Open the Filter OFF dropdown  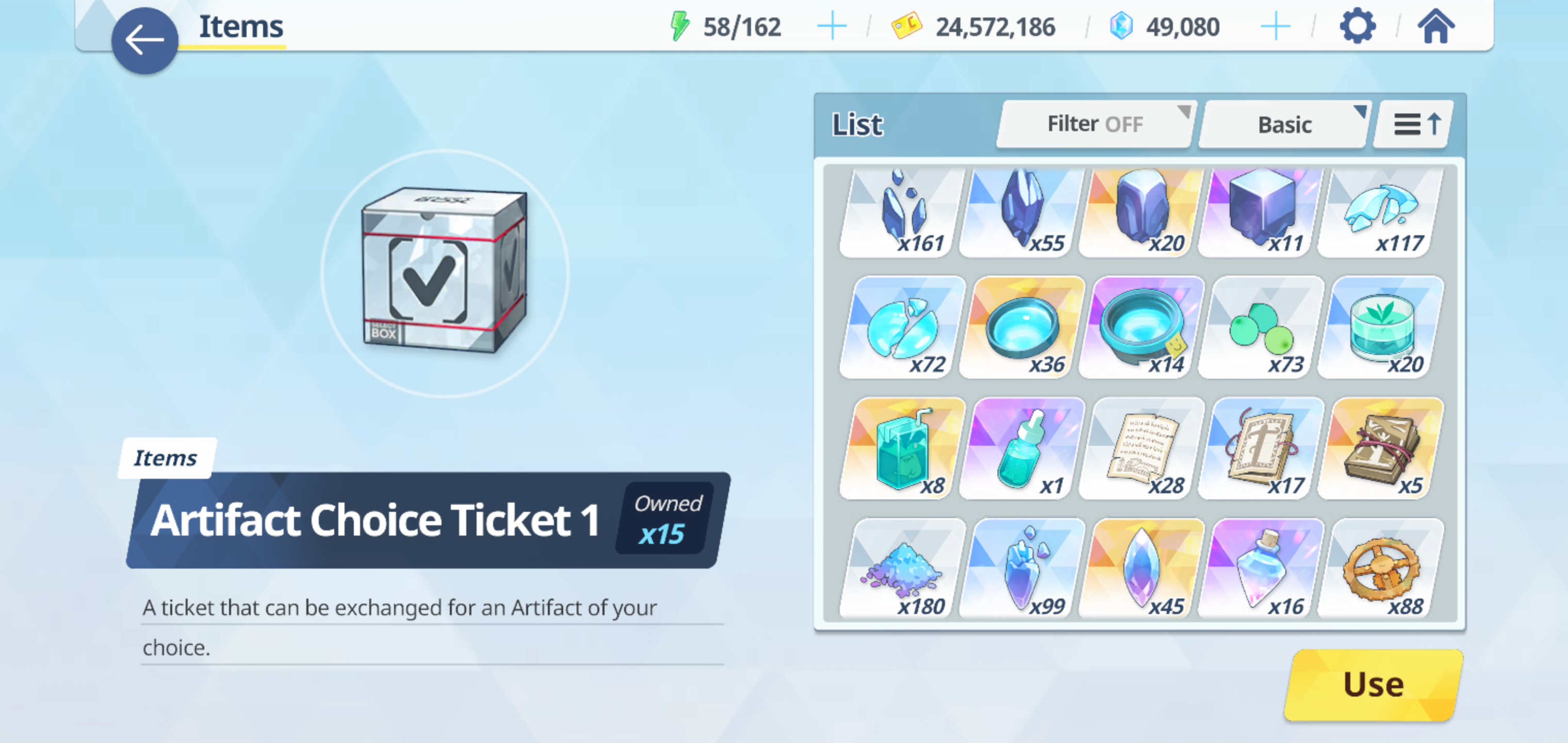pyautogui.click(x=1094, y=124)
